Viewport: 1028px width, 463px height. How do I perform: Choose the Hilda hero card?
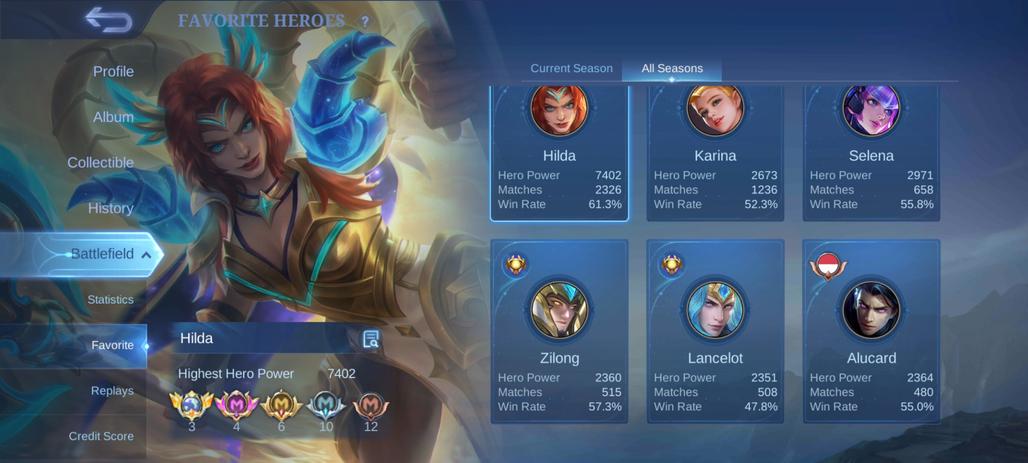click(559, 153)
